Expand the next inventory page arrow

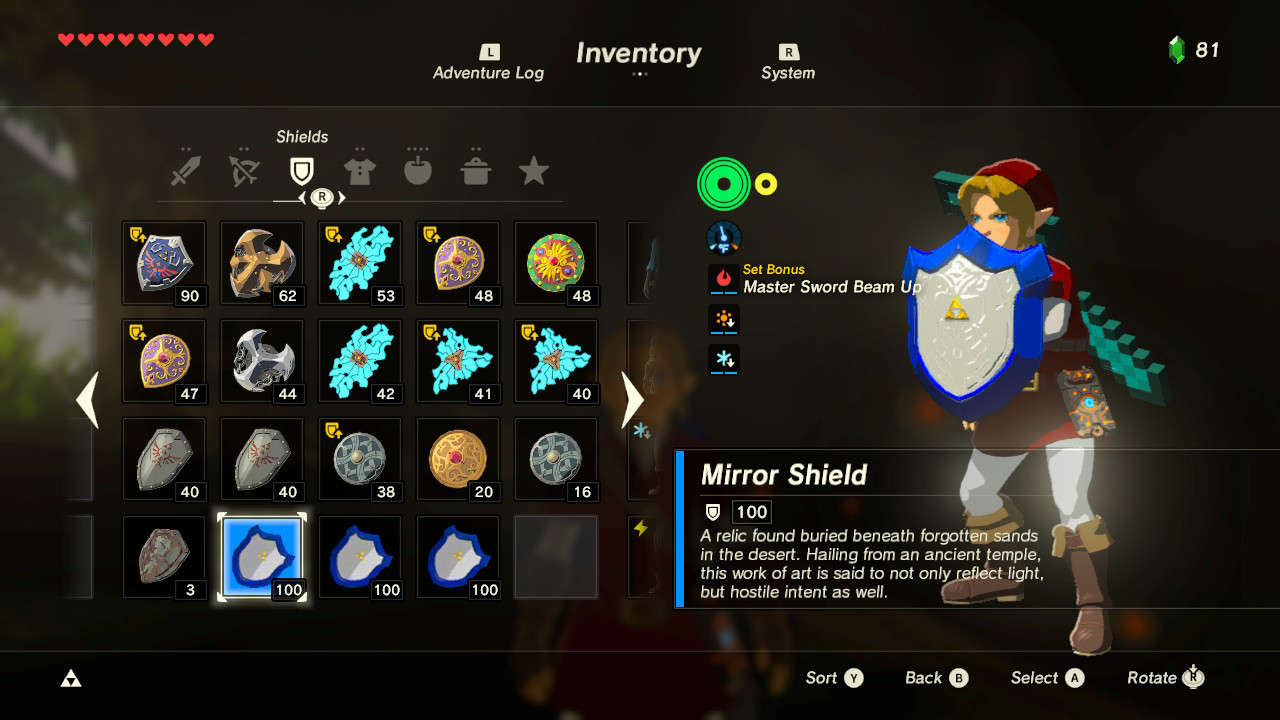coord(633,399)
